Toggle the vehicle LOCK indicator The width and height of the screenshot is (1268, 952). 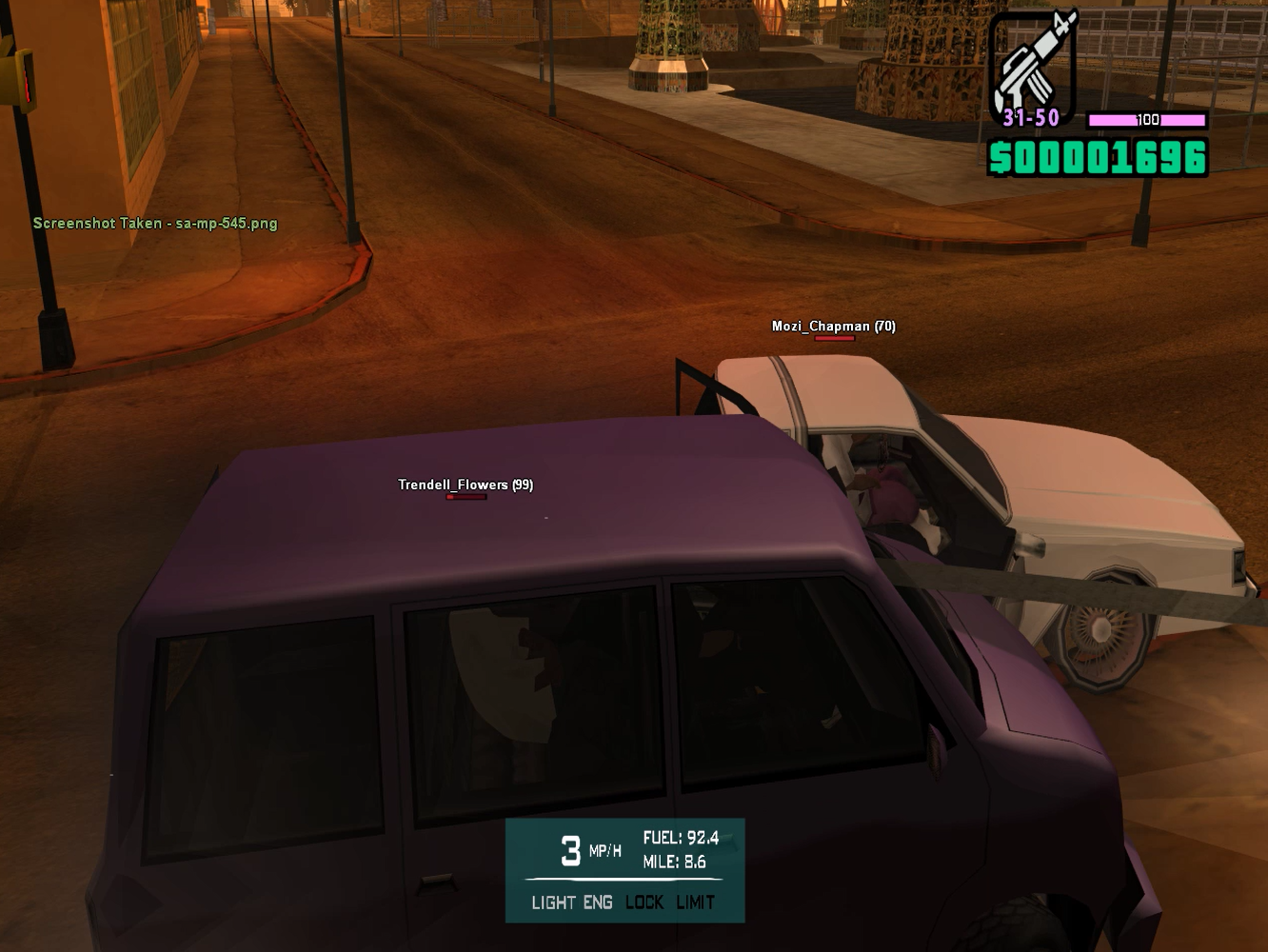[644, 902]
